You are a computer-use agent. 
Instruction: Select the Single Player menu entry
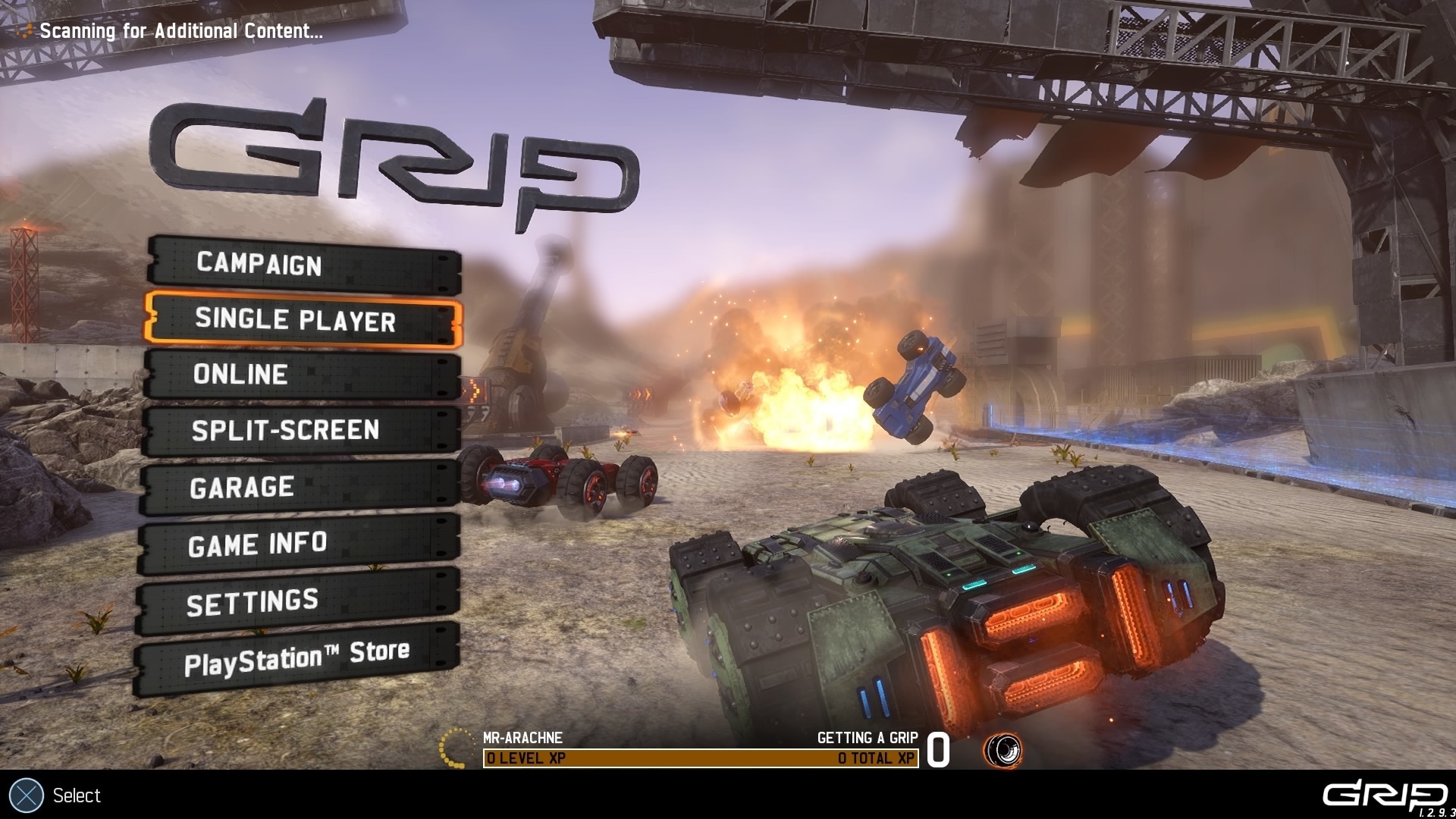pyautogui.click(x=303, y=320)
